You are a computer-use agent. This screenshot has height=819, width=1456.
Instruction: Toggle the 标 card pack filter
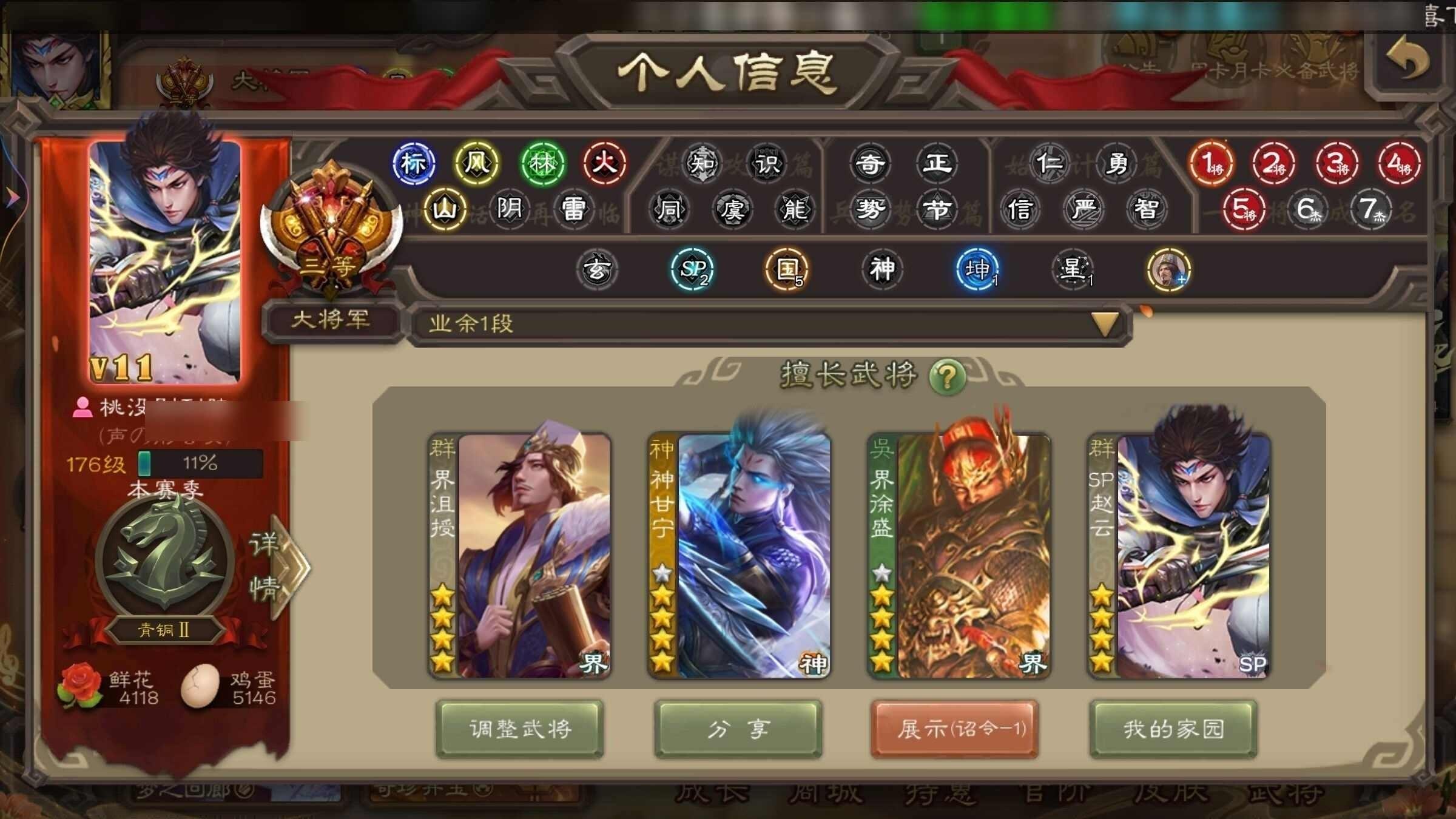[x=415, y=164]
